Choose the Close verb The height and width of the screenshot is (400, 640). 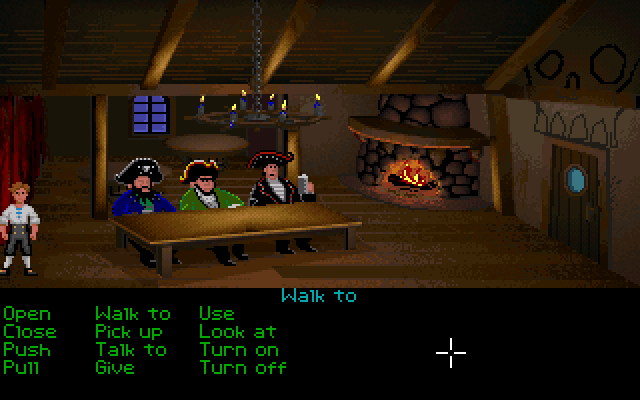(x=30, y=332)
